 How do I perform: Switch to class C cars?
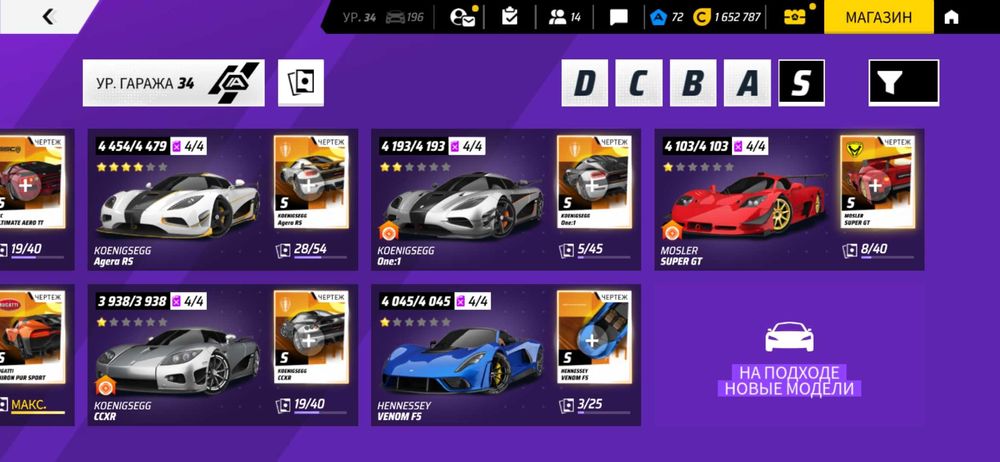(x=638, y=83)
